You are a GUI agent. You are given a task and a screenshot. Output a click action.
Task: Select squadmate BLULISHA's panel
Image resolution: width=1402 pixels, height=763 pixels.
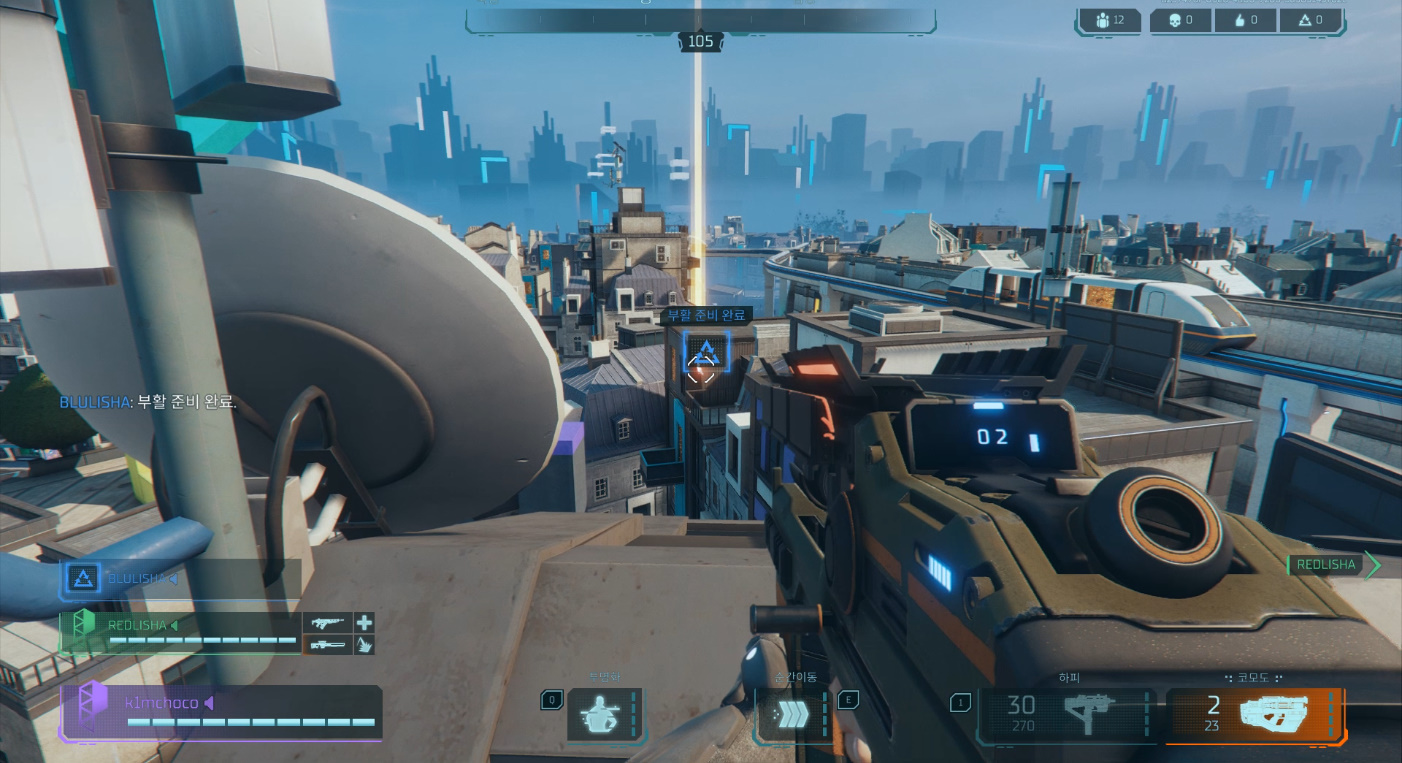point(180,578)
